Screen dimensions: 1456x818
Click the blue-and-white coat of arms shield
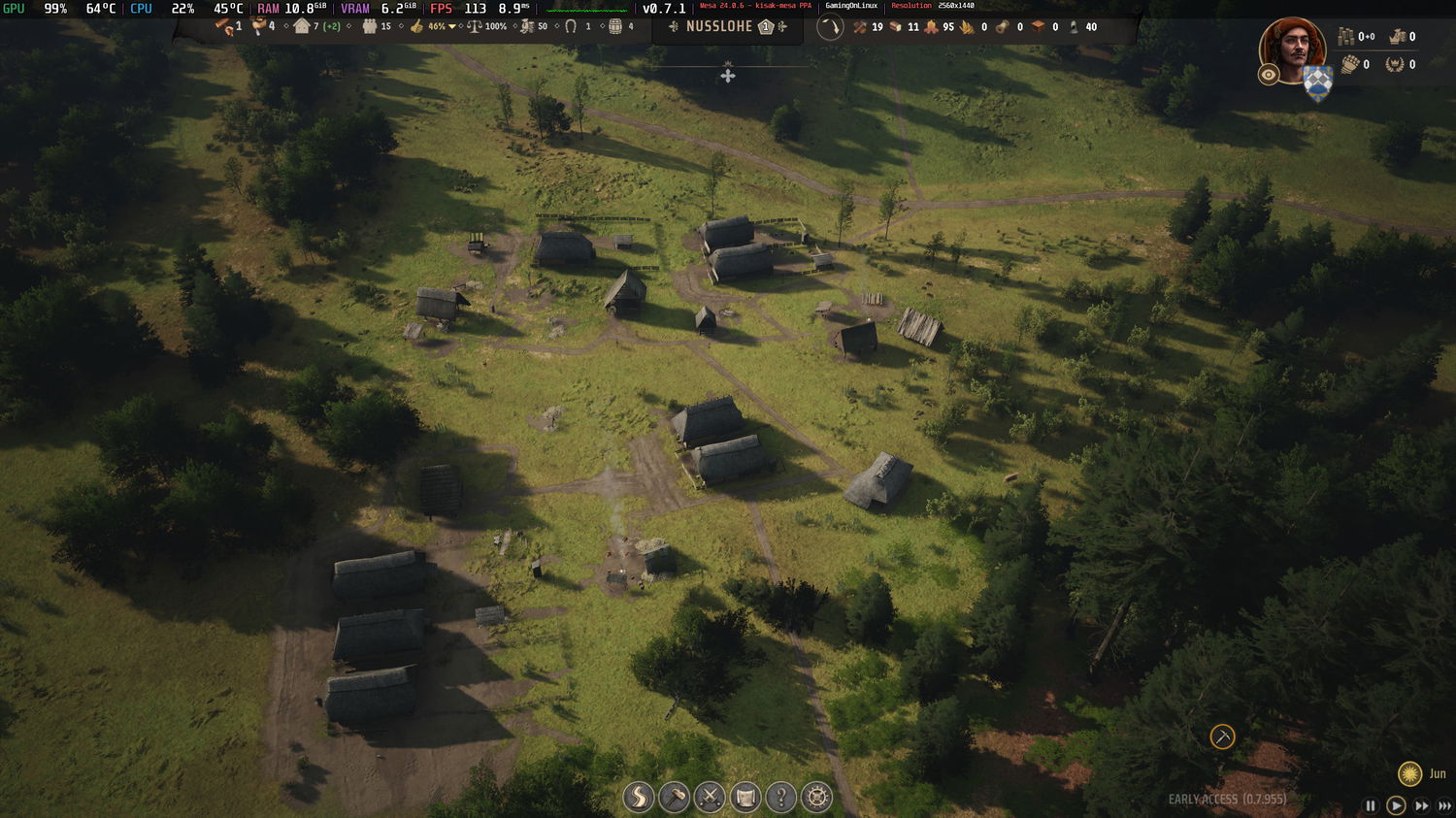point(1317,83)
